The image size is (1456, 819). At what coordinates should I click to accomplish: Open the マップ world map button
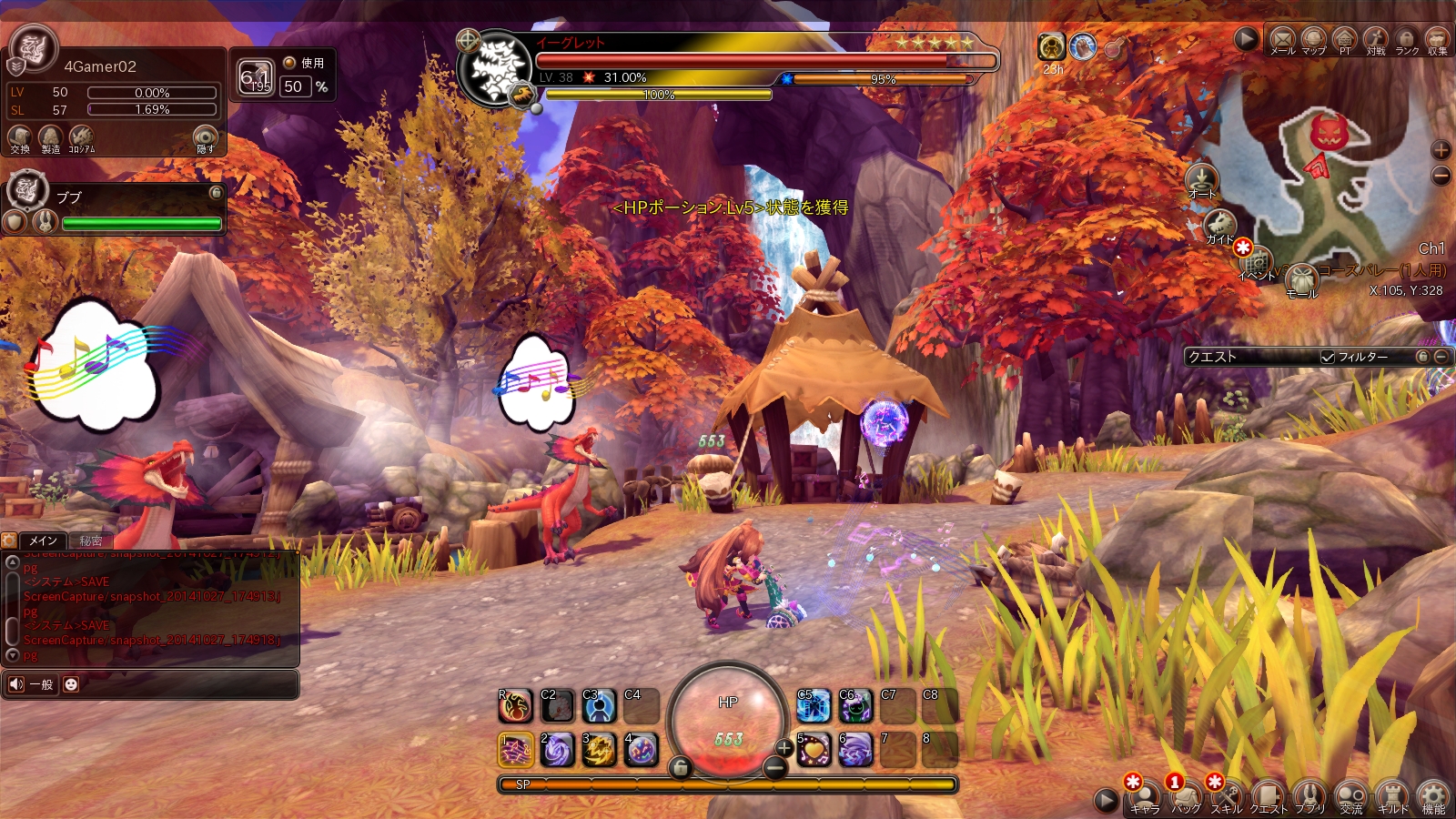coord(1313,40)
